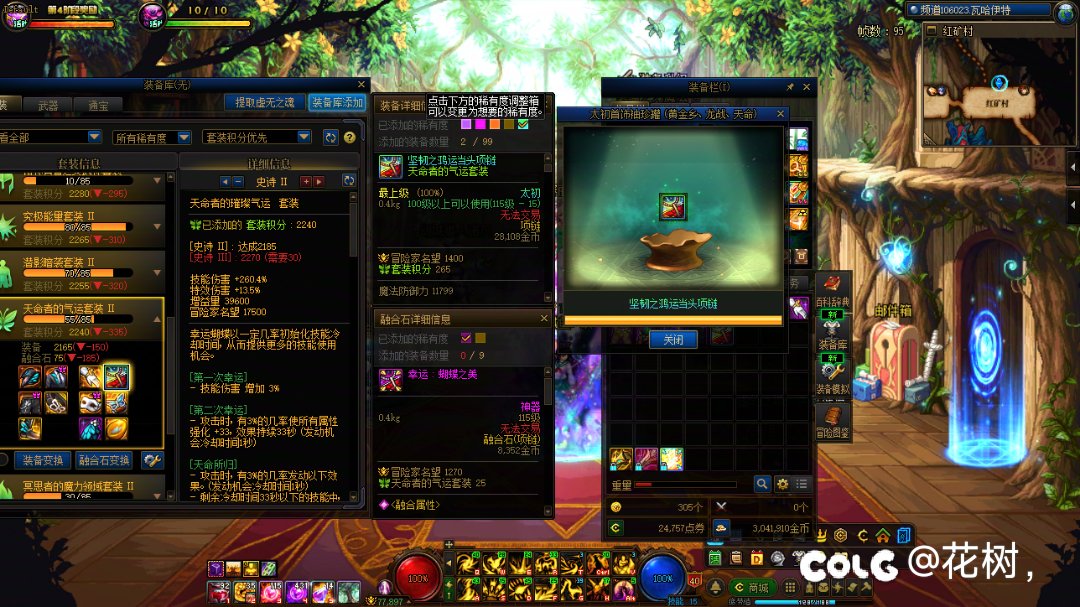Image resolution: width=1080 pixels, height=607 pixels.
Task: Switch to the 武器 tab
Action: 48,104
